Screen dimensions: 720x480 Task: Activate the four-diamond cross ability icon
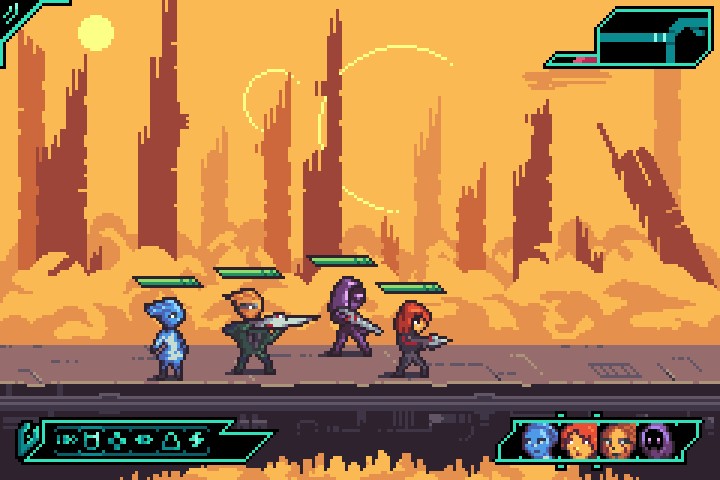(x=119, y=439)
